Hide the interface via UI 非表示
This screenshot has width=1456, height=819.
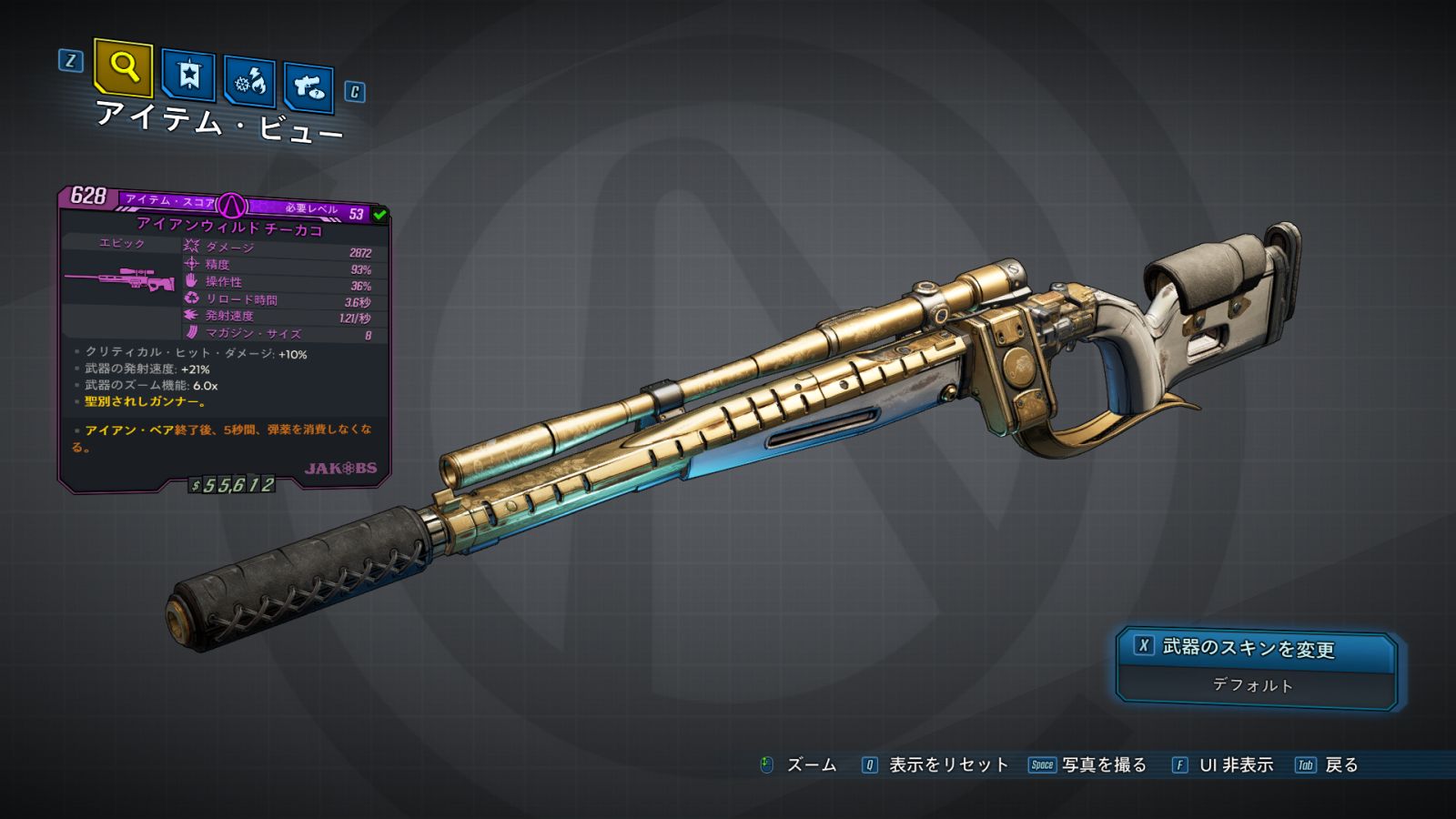pyautogui.click(x=1235, y=765)
